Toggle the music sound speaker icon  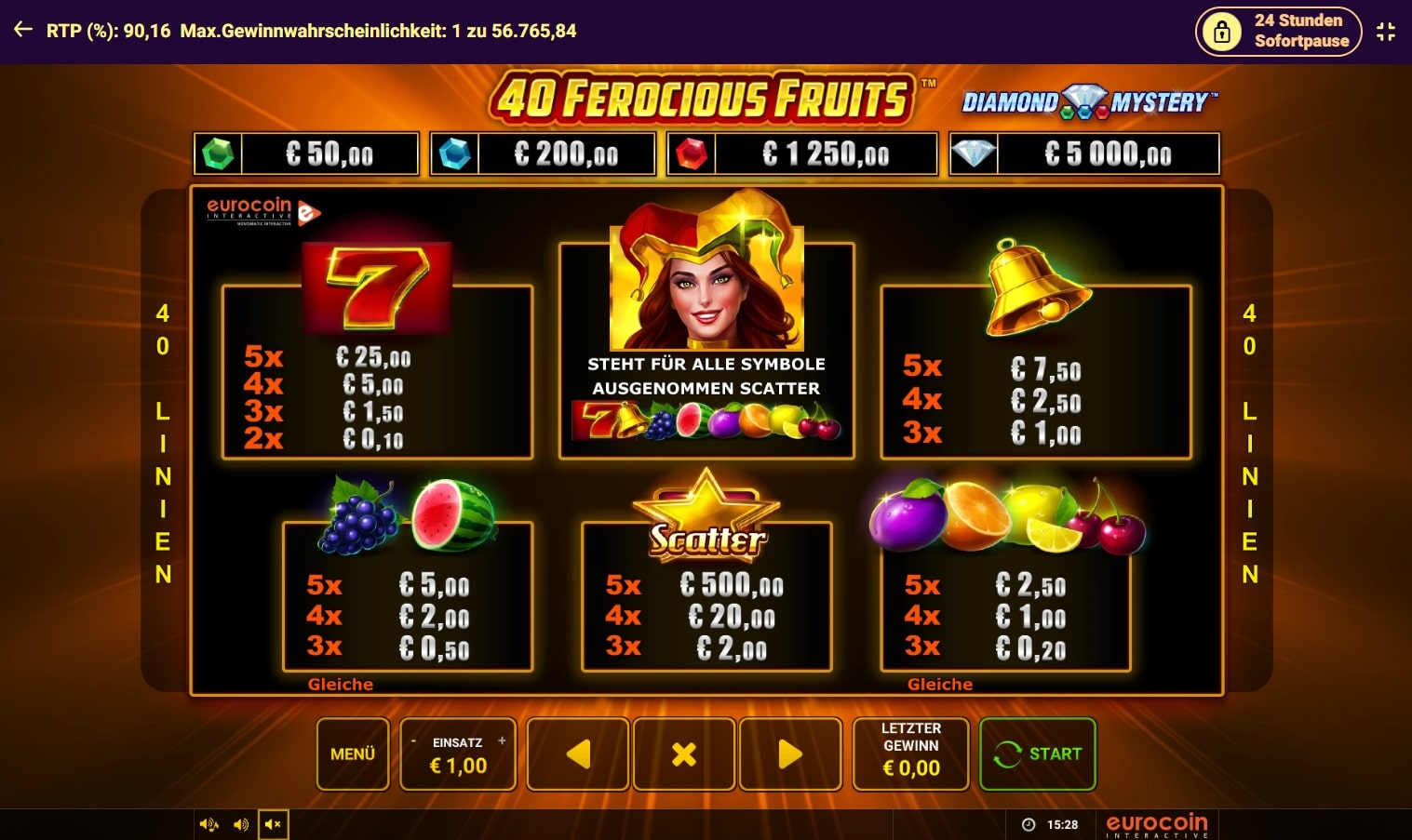point(208,823)
